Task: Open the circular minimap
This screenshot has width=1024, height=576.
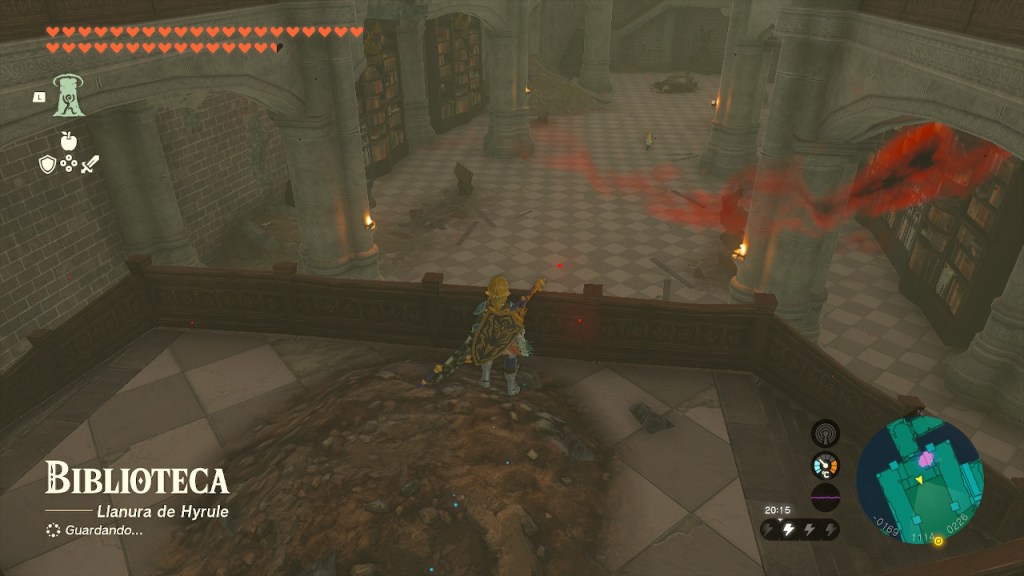Action: tap(919, 480)
